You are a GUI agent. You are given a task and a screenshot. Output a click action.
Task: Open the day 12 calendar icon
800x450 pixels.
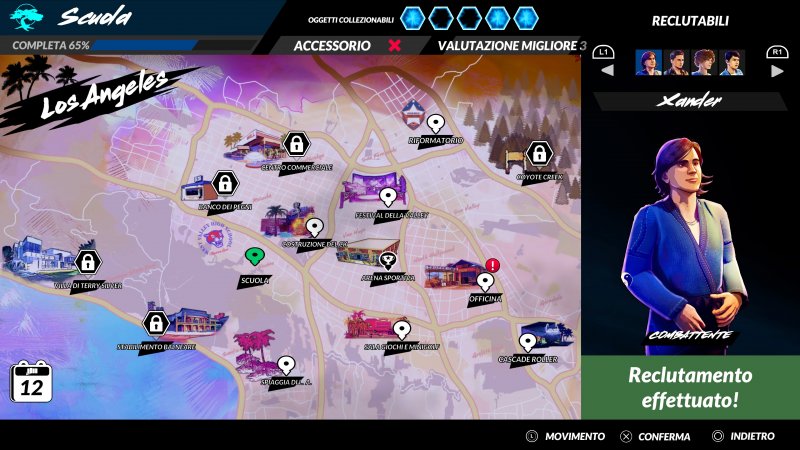[x=31, y=381]
